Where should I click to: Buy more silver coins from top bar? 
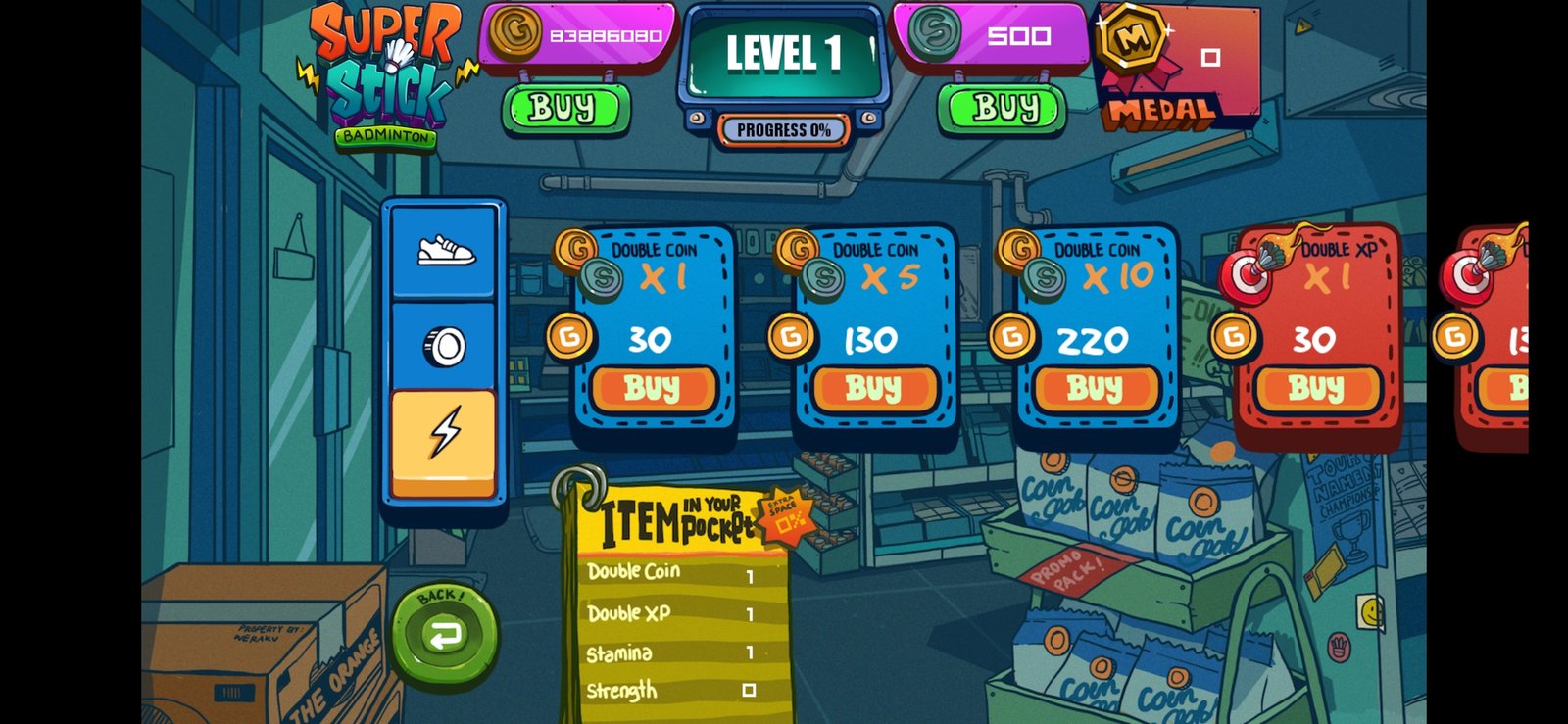point(1002,108)
